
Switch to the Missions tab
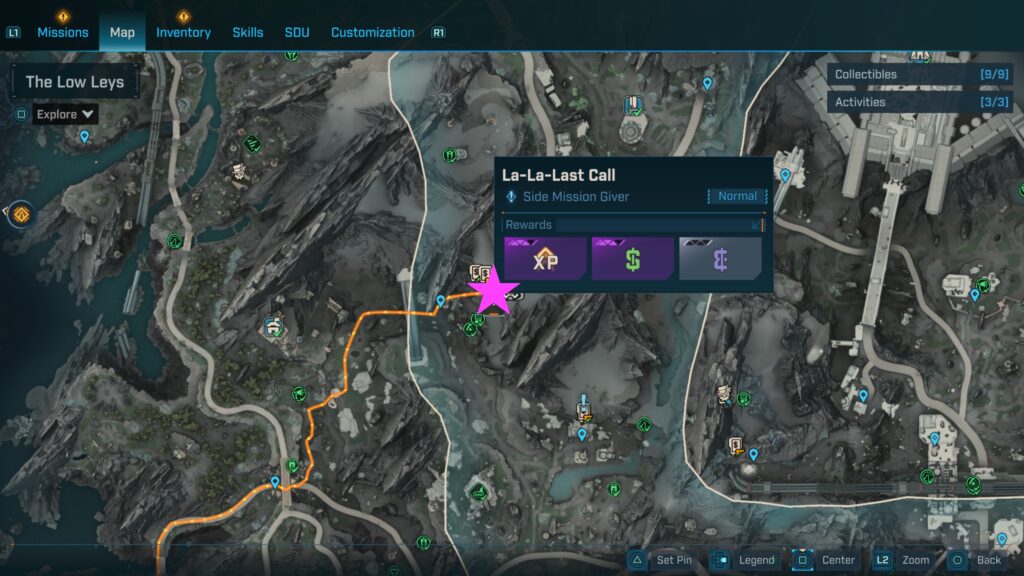tap(63, 32)
